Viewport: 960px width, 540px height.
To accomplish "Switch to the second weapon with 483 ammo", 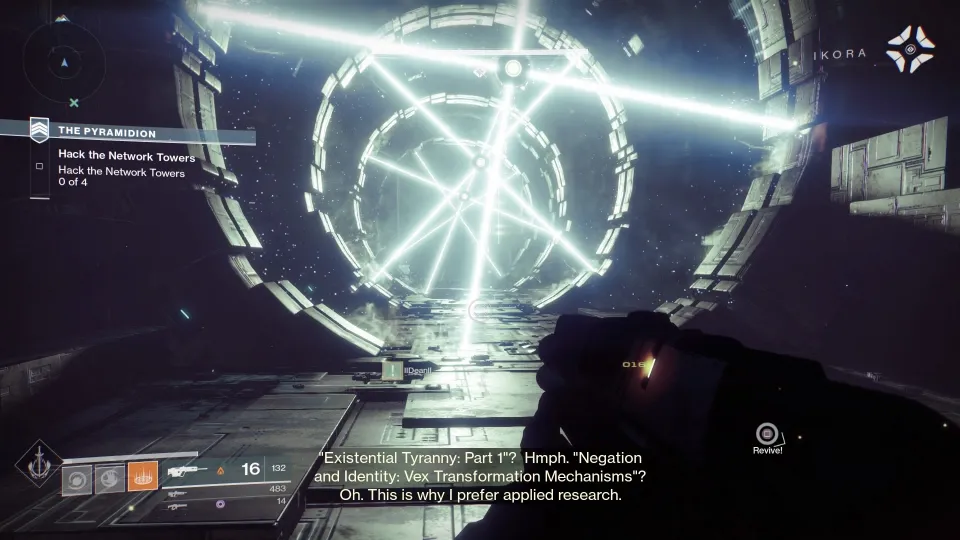I will click(180, 494).
